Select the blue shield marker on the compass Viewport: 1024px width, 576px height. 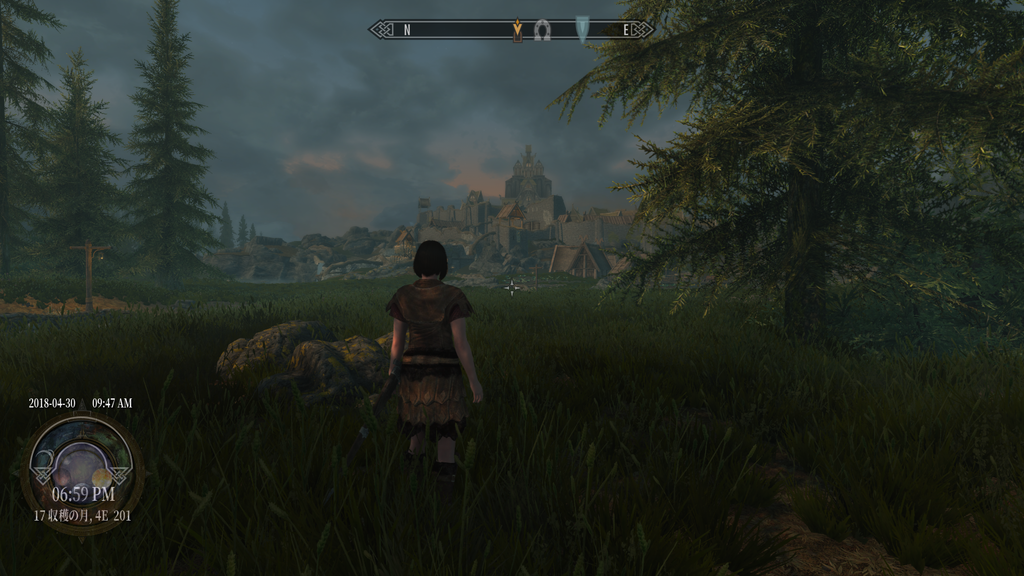583,28
